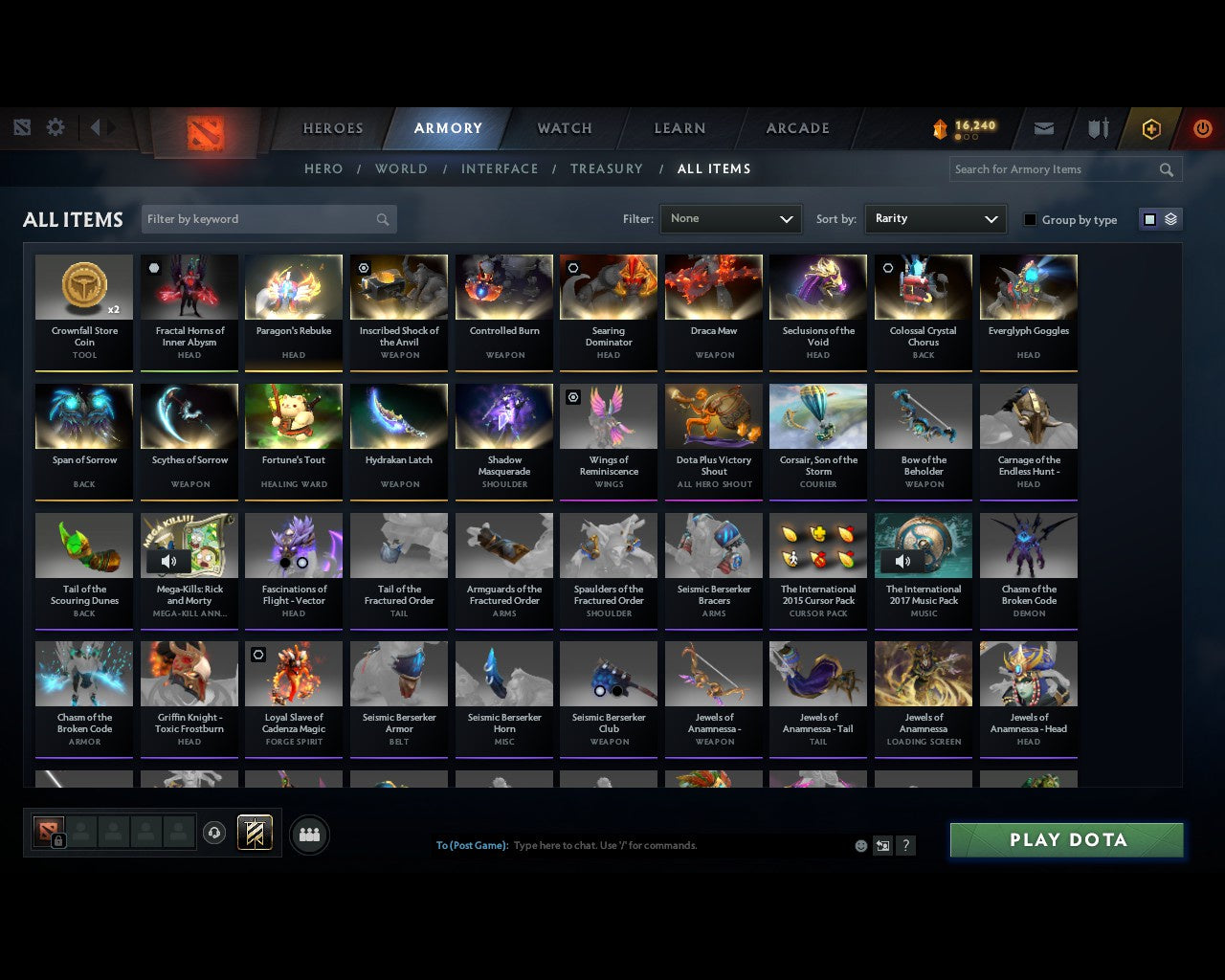The width and height of the screenshot is (1225, 980).
Task: Click the question mark help button near chat
Action: click(905, 845)
